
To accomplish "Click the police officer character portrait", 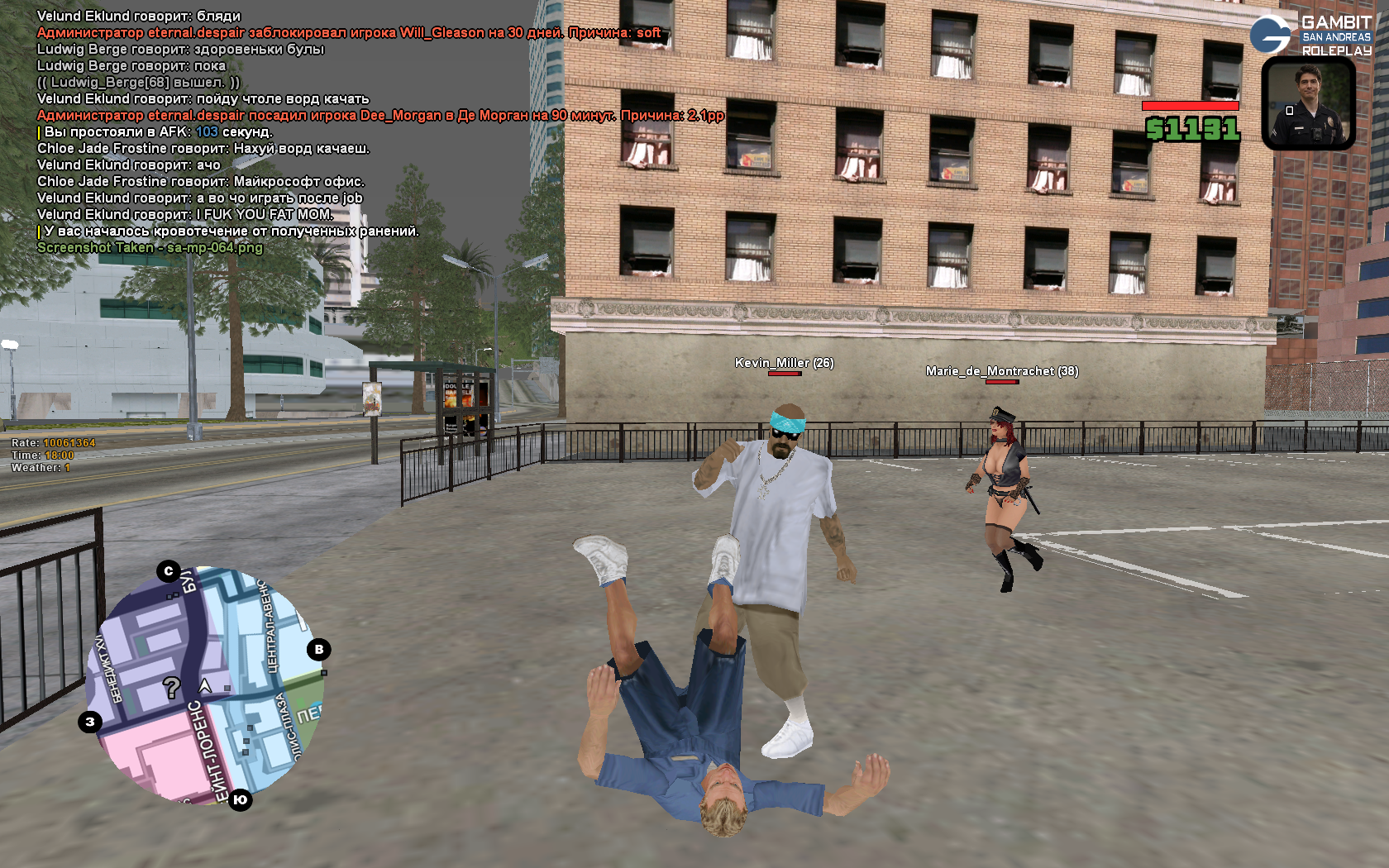I will (x=1308, y=103).
